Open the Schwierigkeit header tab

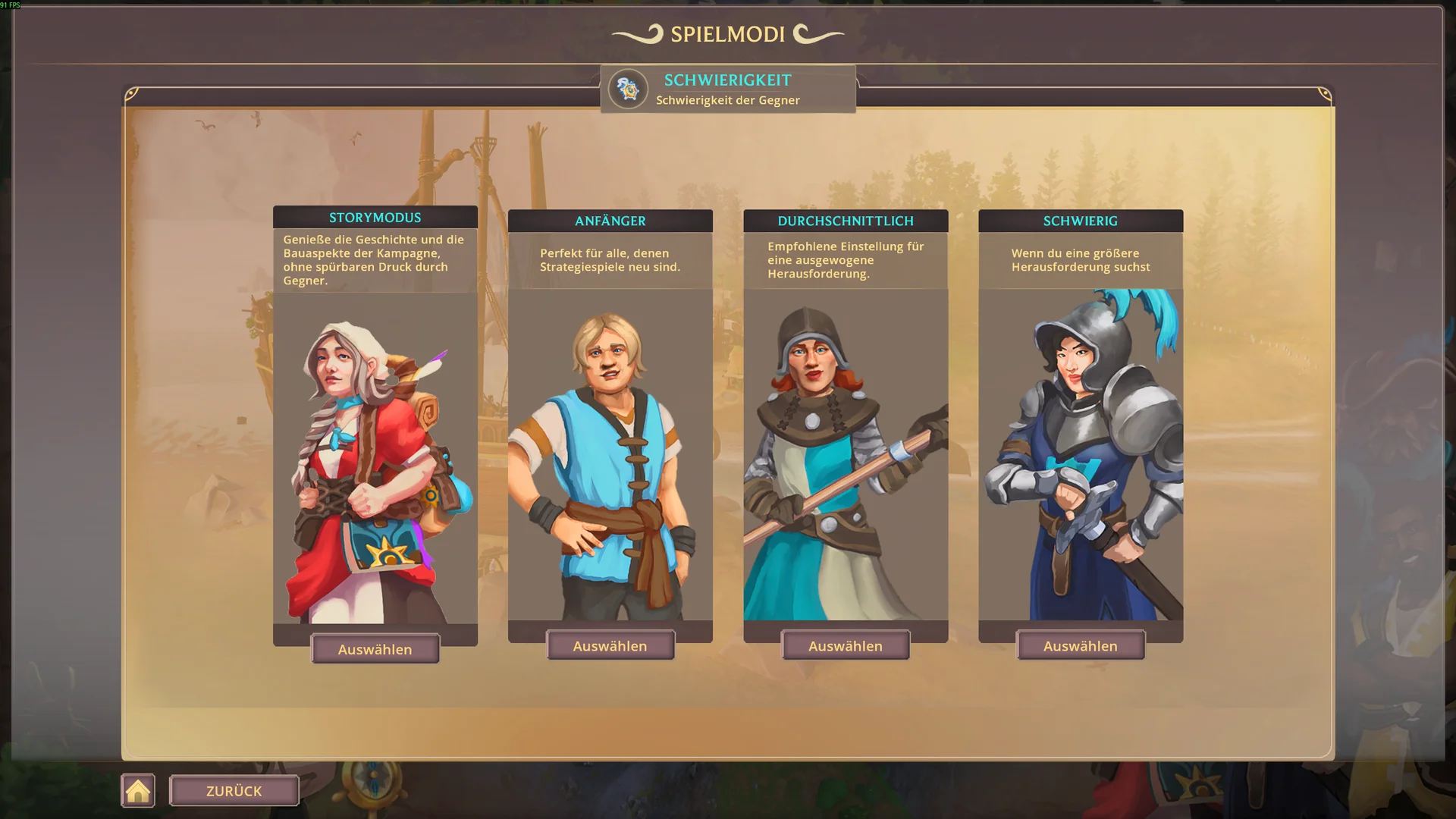pyautogui.click(x=728, y=89)
